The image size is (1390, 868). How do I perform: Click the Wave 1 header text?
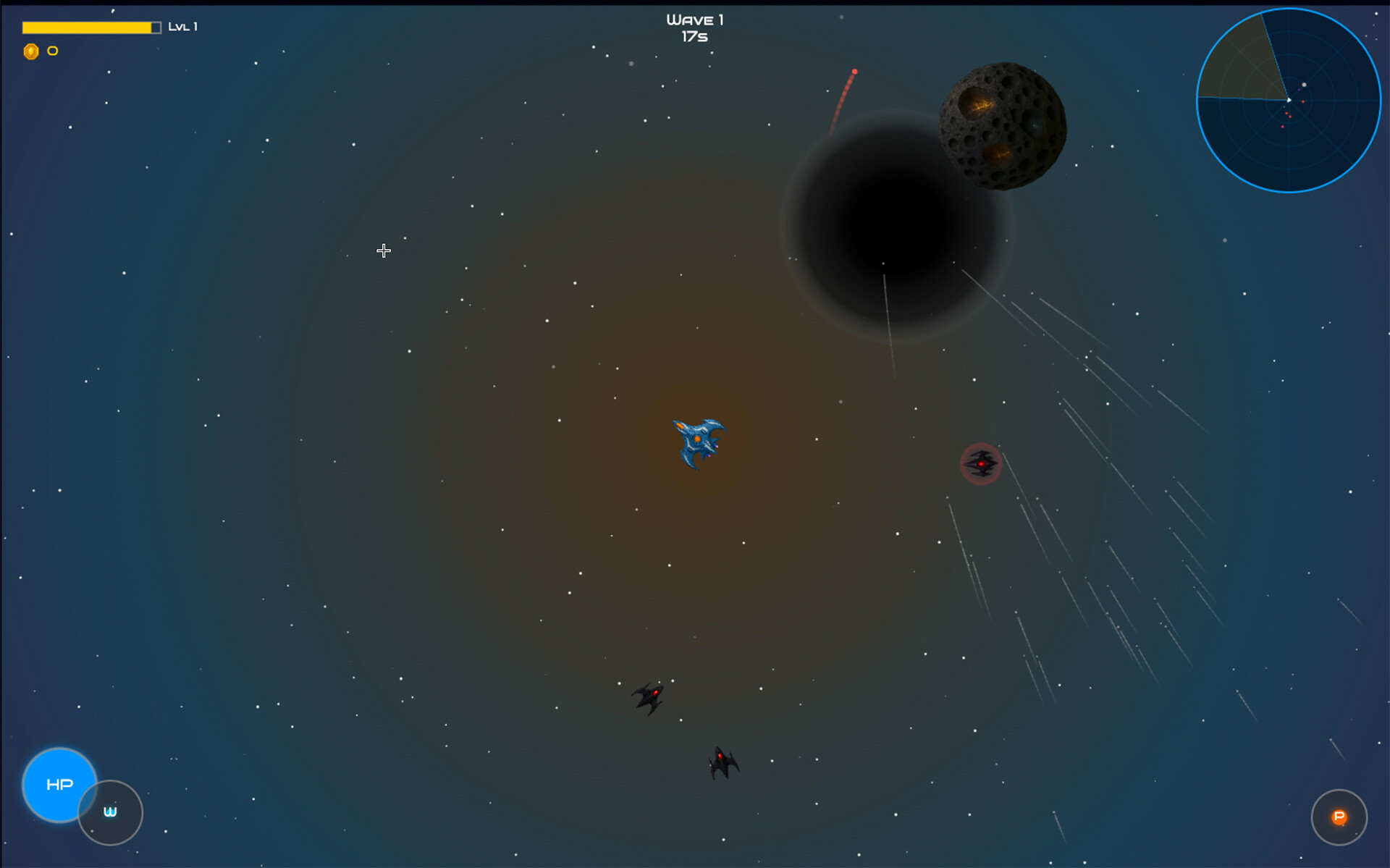(696, 20)
